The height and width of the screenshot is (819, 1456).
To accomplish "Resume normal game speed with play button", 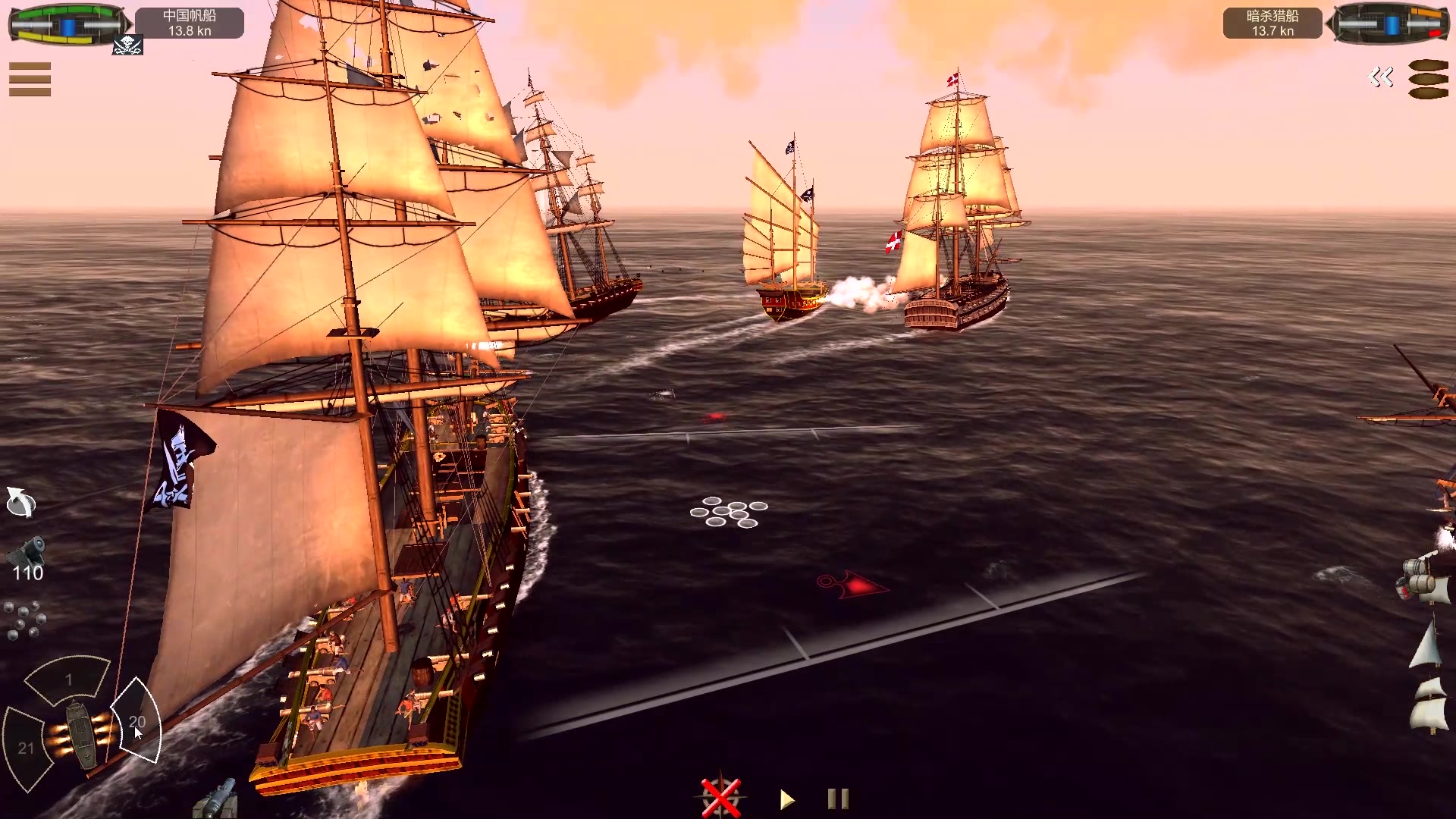I will 787,799.
